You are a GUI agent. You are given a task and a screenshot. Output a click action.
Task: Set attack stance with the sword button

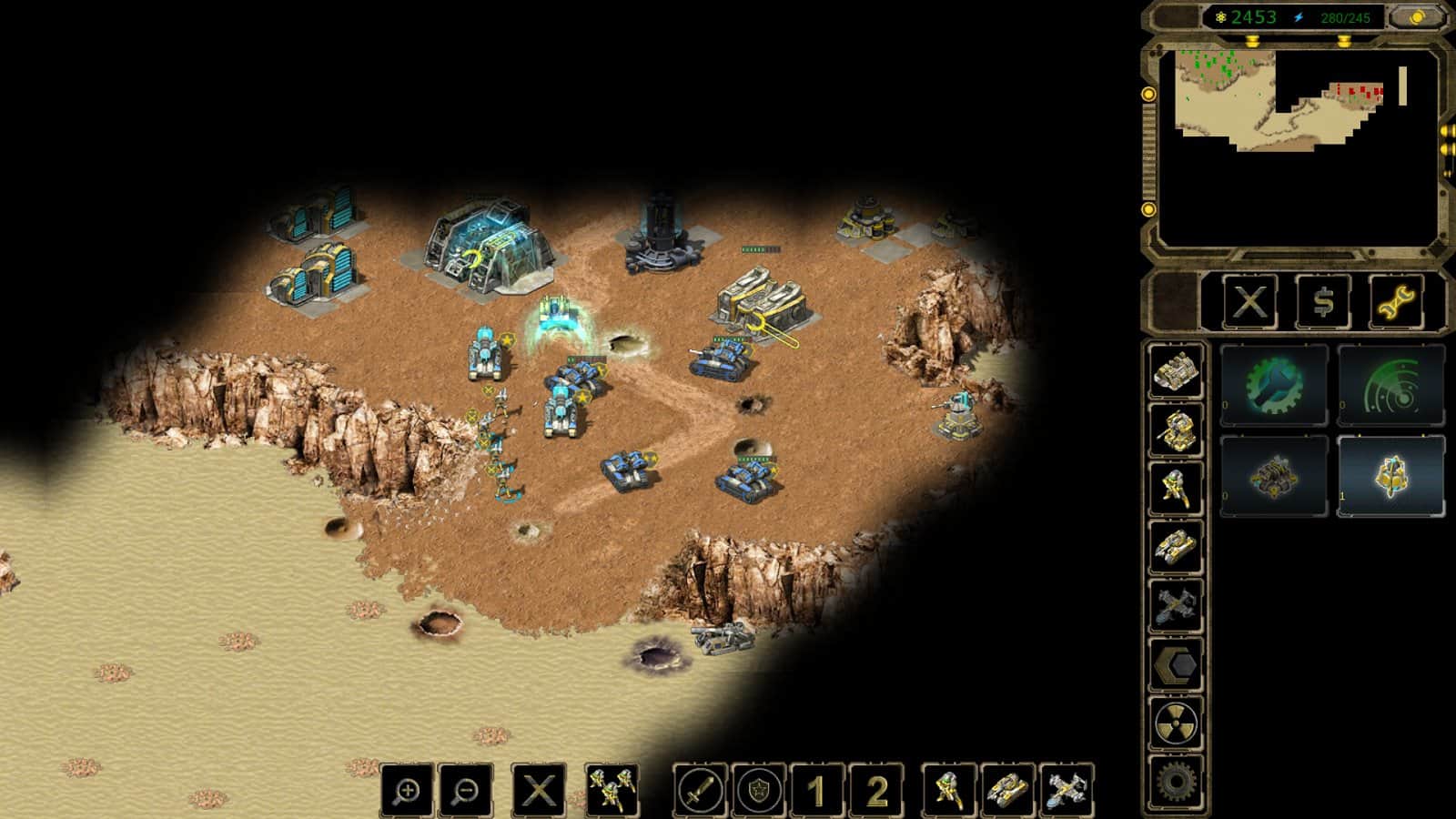[x=700, y=791]
